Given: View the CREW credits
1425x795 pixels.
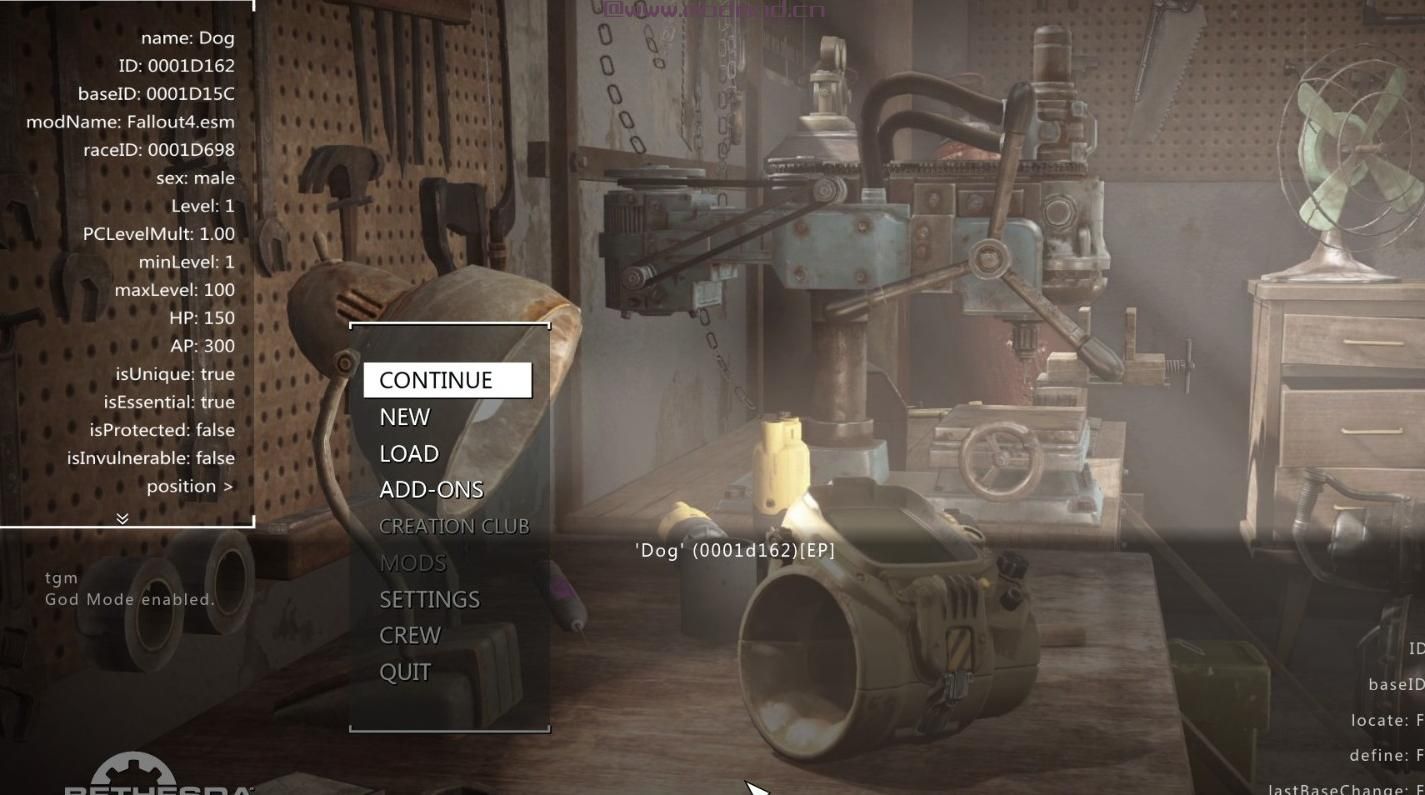Looking at the screenshot, I should point(410,635).
